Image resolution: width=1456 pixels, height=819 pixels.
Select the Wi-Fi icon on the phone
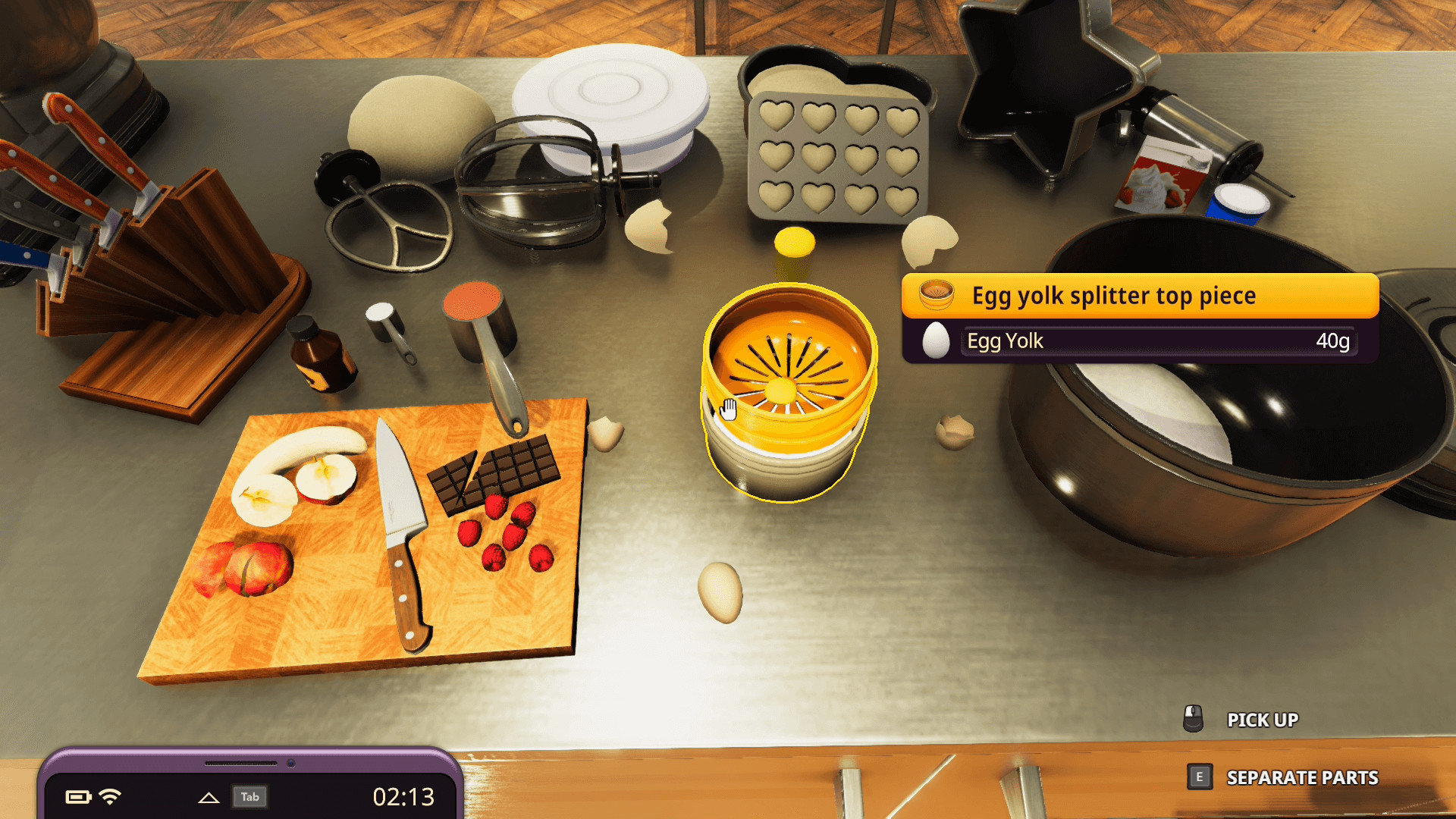click(110, 795)
